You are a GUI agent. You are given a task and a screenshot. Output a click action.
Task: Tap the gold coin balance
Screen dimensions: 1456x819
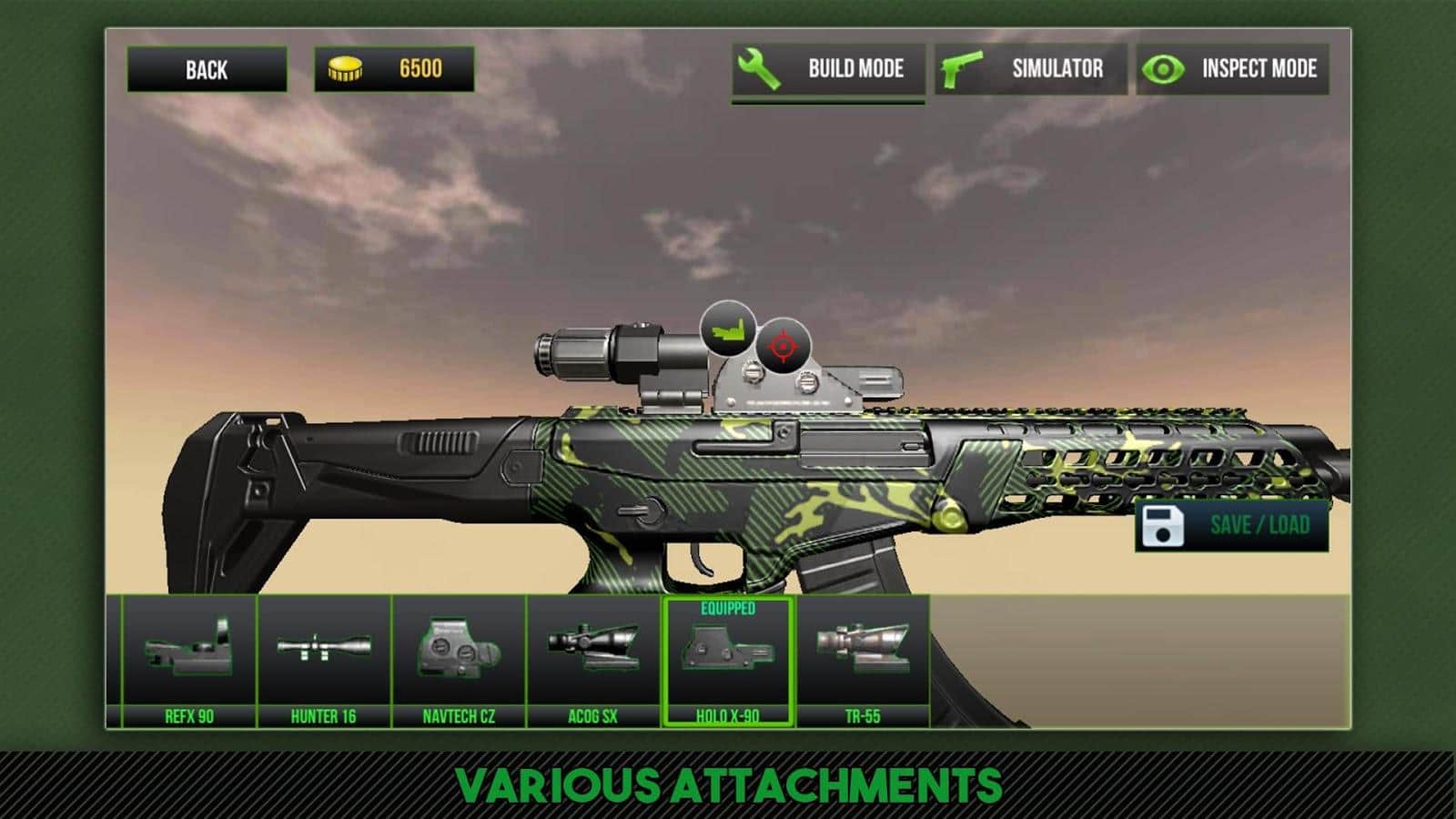[394, 69]
